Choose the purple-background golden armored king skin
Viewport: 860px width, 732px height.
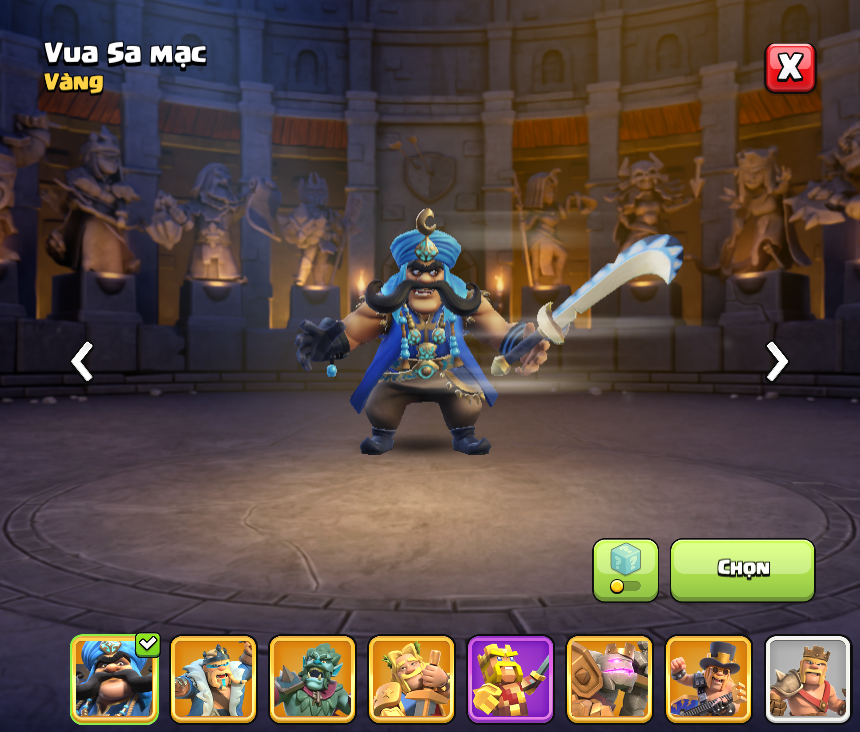(x=510, y=678)
